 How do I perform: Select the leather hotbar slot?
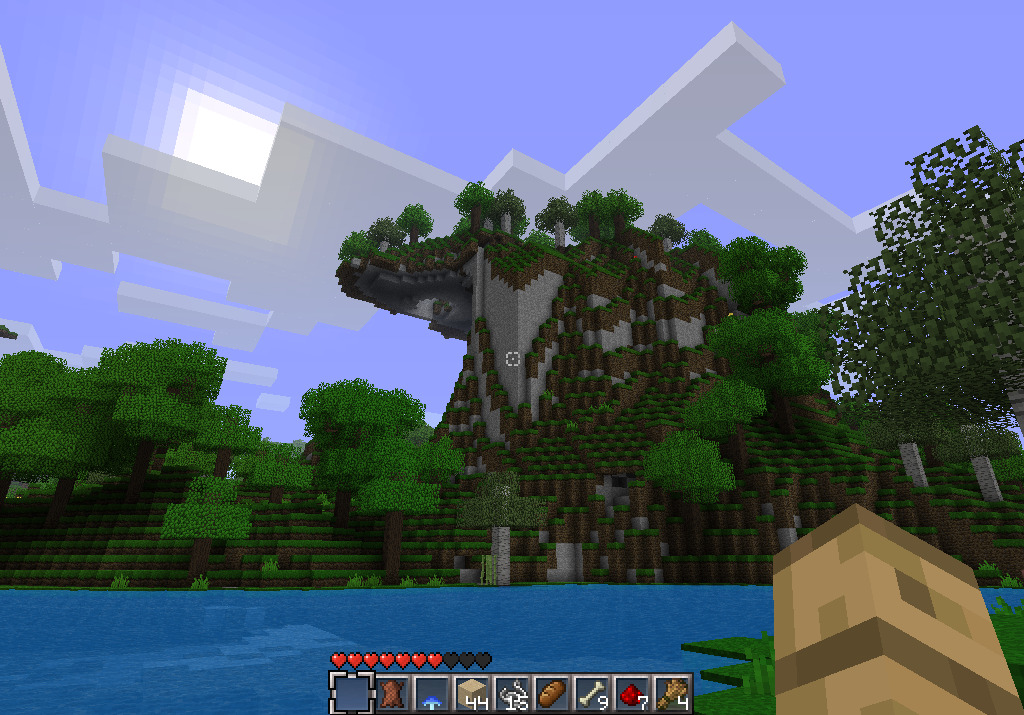click(x=391, y=692)
